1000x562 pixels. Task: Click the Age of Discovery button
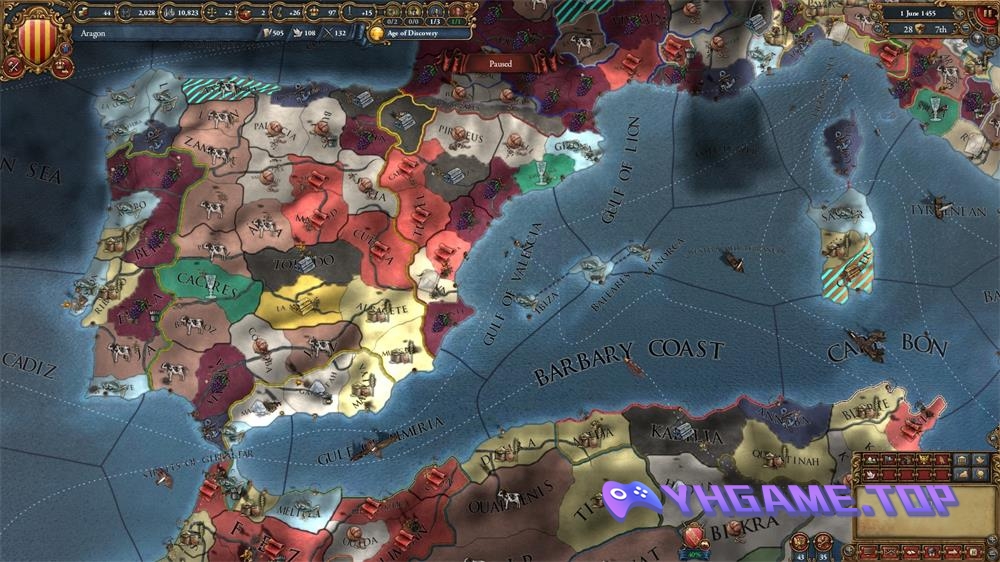[418, 33]
